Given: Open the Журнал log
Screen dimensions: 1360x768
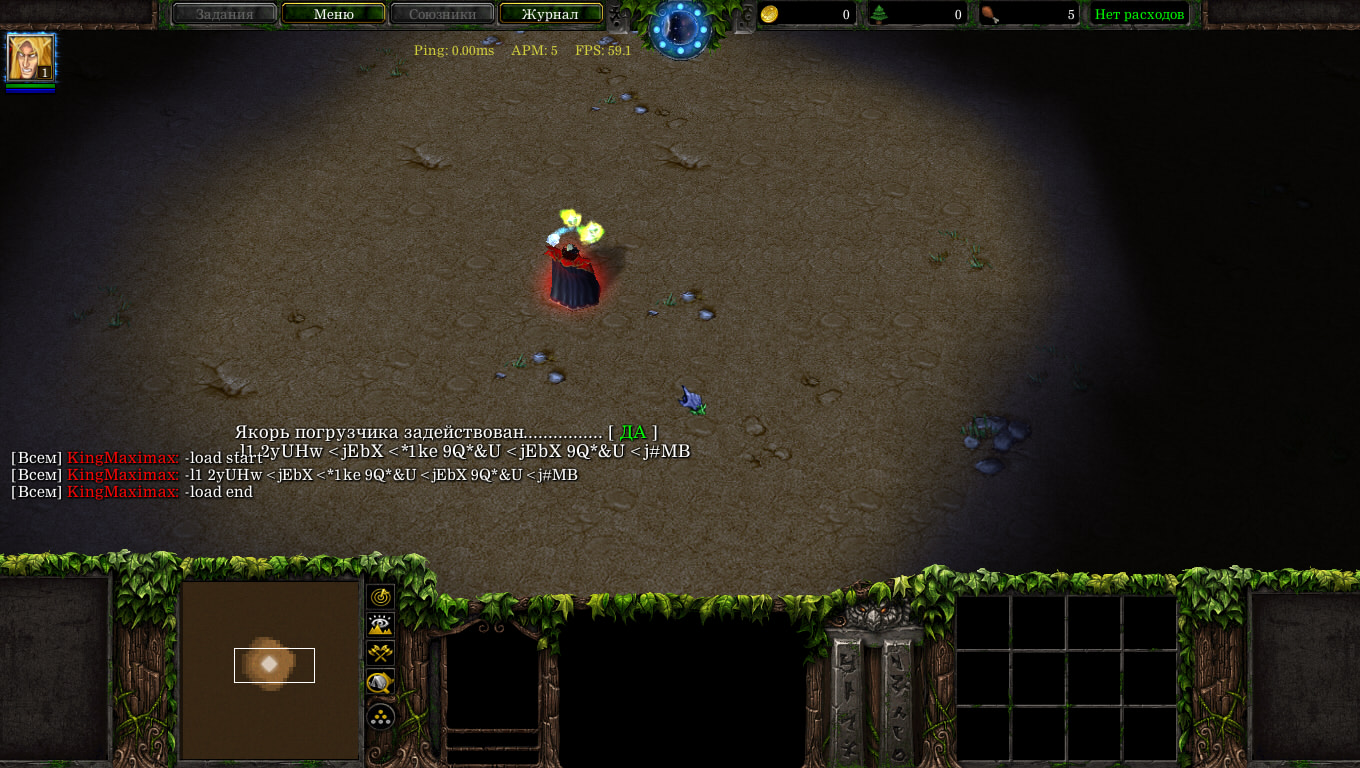Looking at the screenshot, I should pyautogui.click(x=550, y=14).
